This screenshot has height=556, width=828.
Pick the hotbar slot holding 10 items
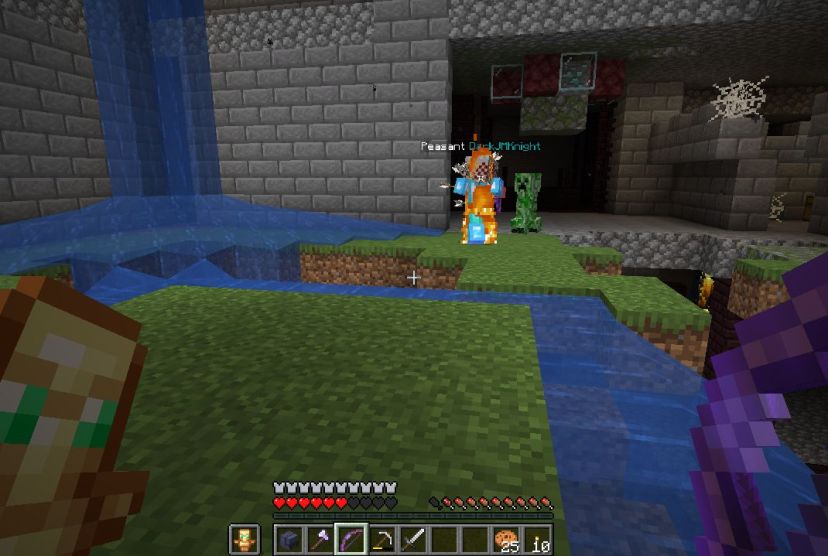tap(538, 539)
